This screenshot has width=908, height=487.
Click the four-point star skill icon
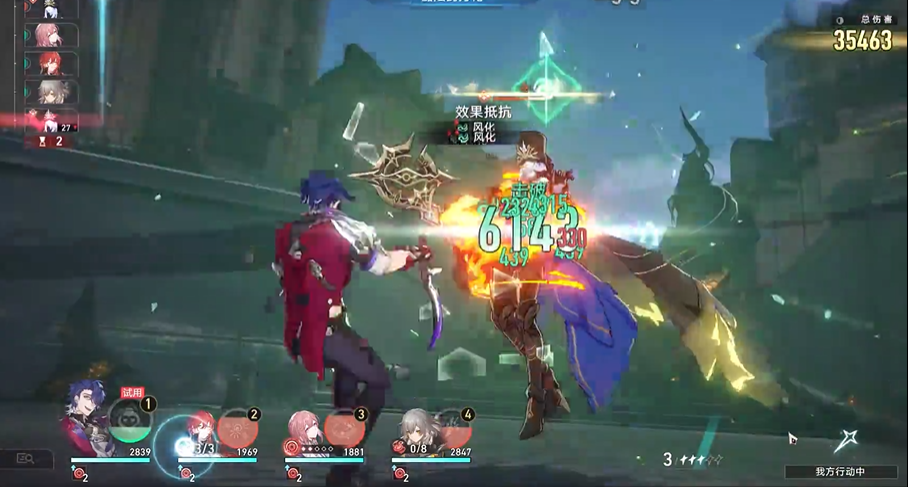click(x=848, y=440)
